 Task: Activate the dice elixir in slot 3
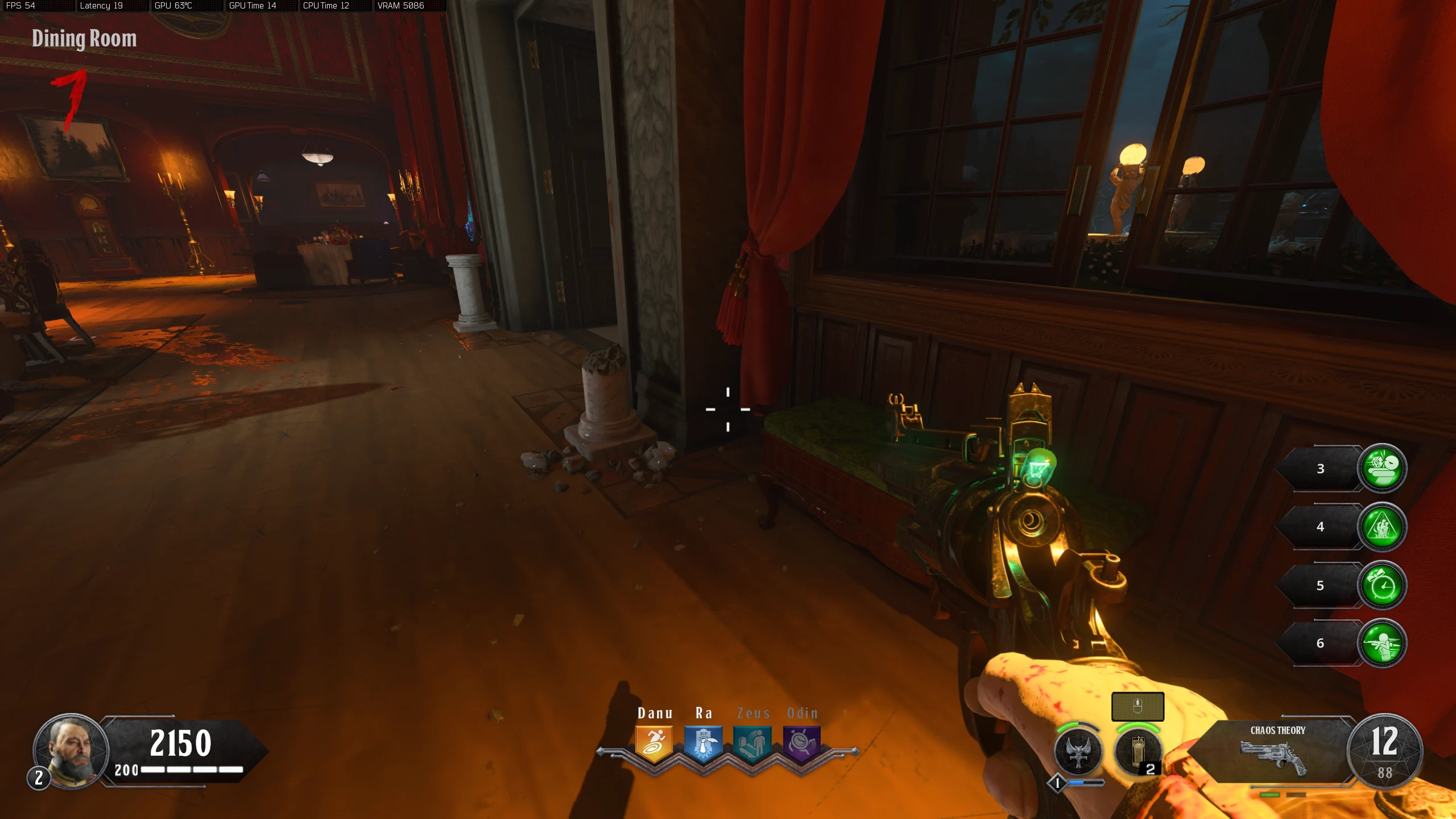1382,468
